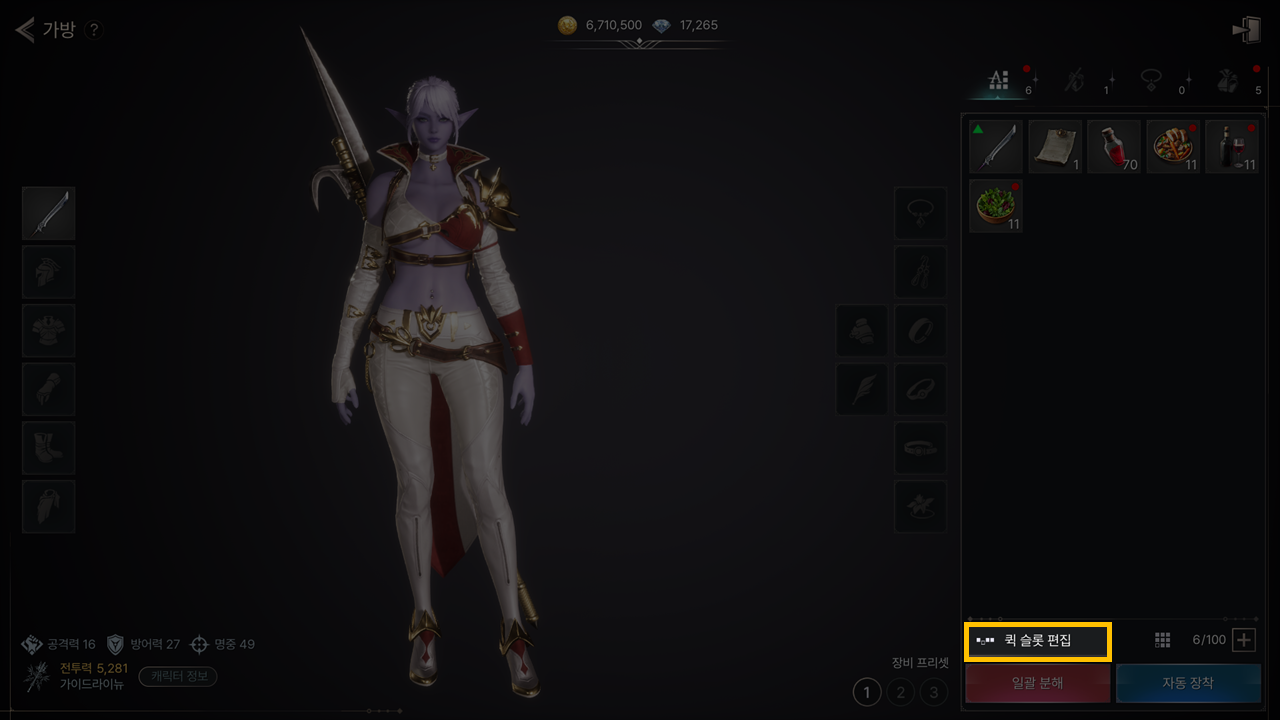Open the help icon next to 가방
1280x720 pixels.
93,30
